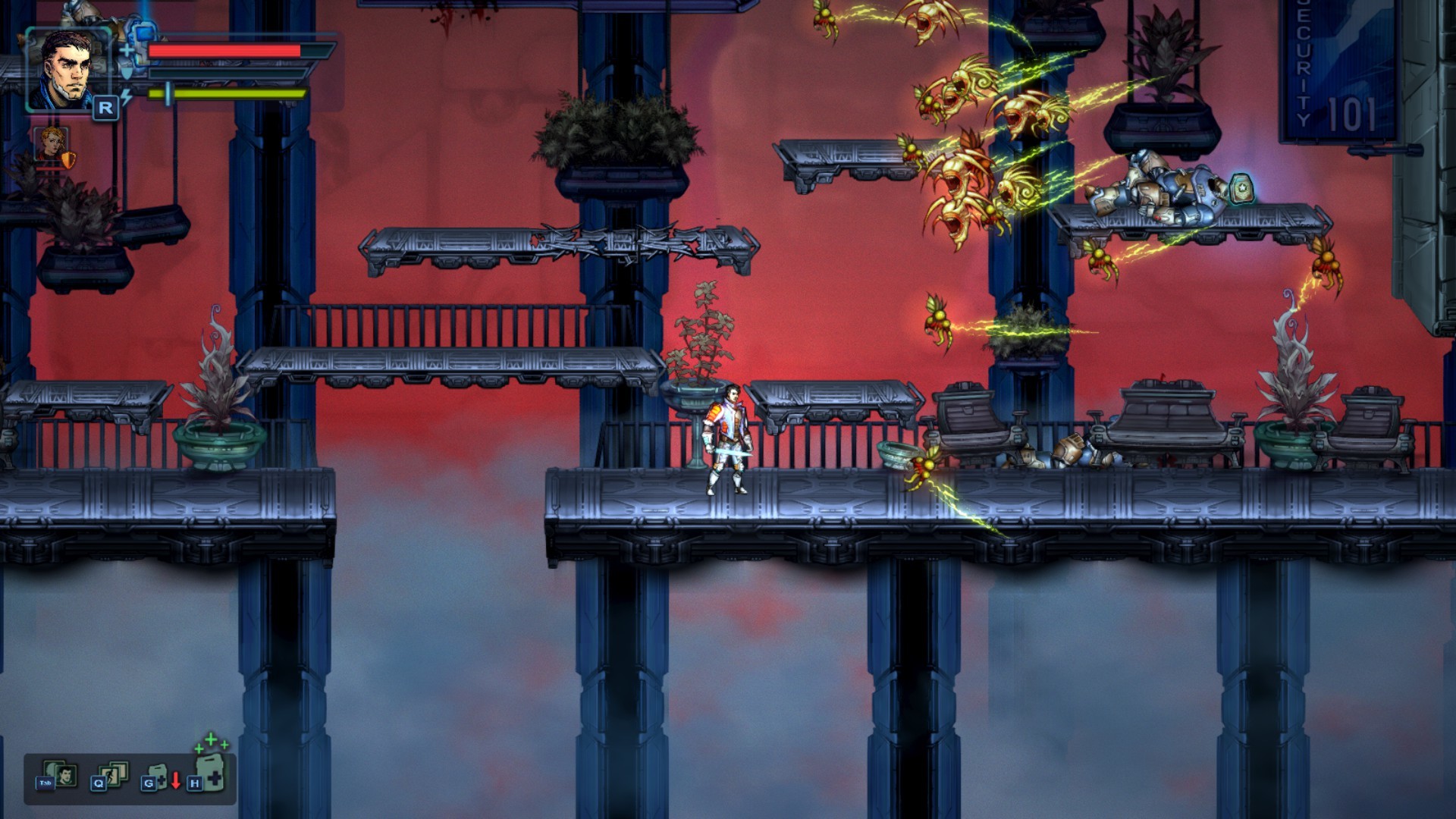1456x819 pixels.
Task: Toggle the orange shield badge on the second portrait
Action: (68, 159)
